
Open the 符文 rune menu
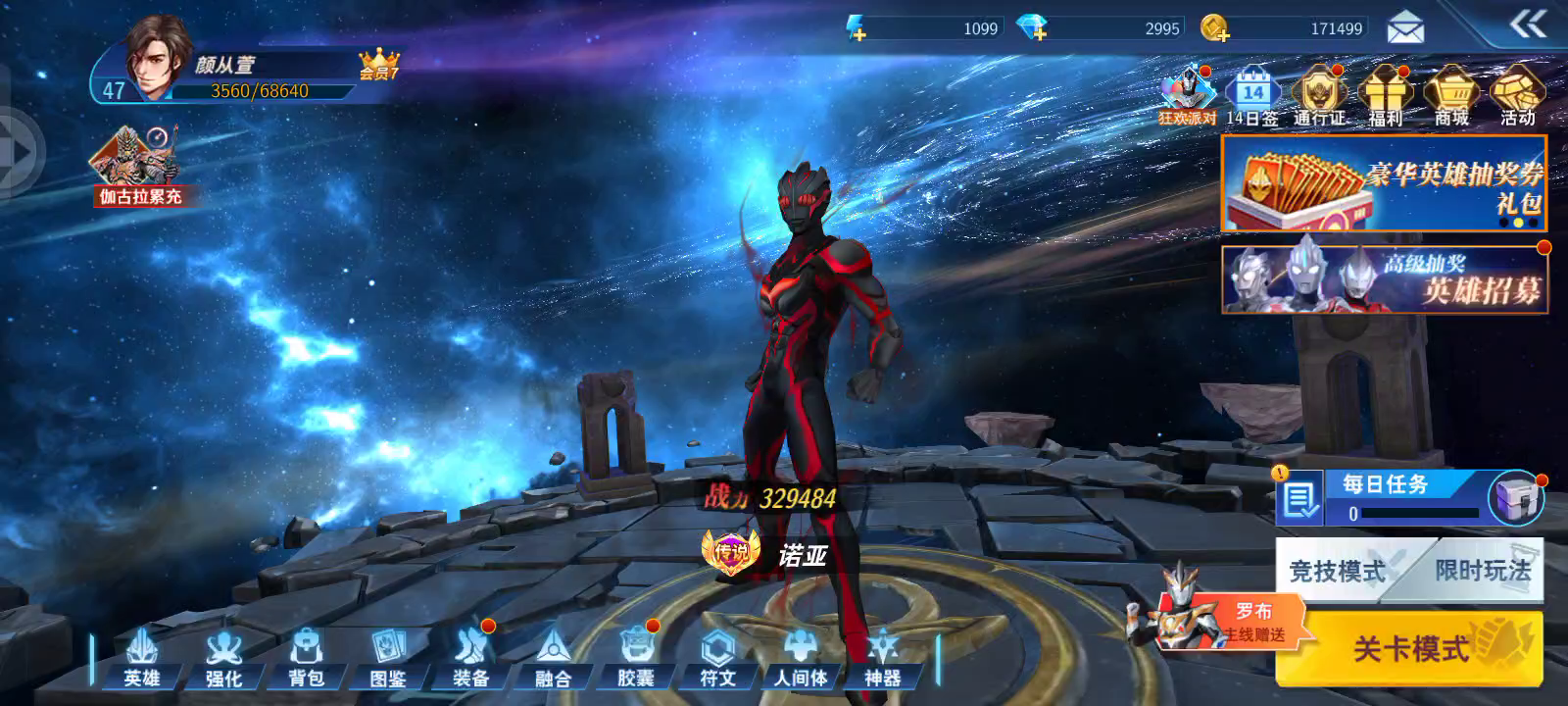point(717,658)
